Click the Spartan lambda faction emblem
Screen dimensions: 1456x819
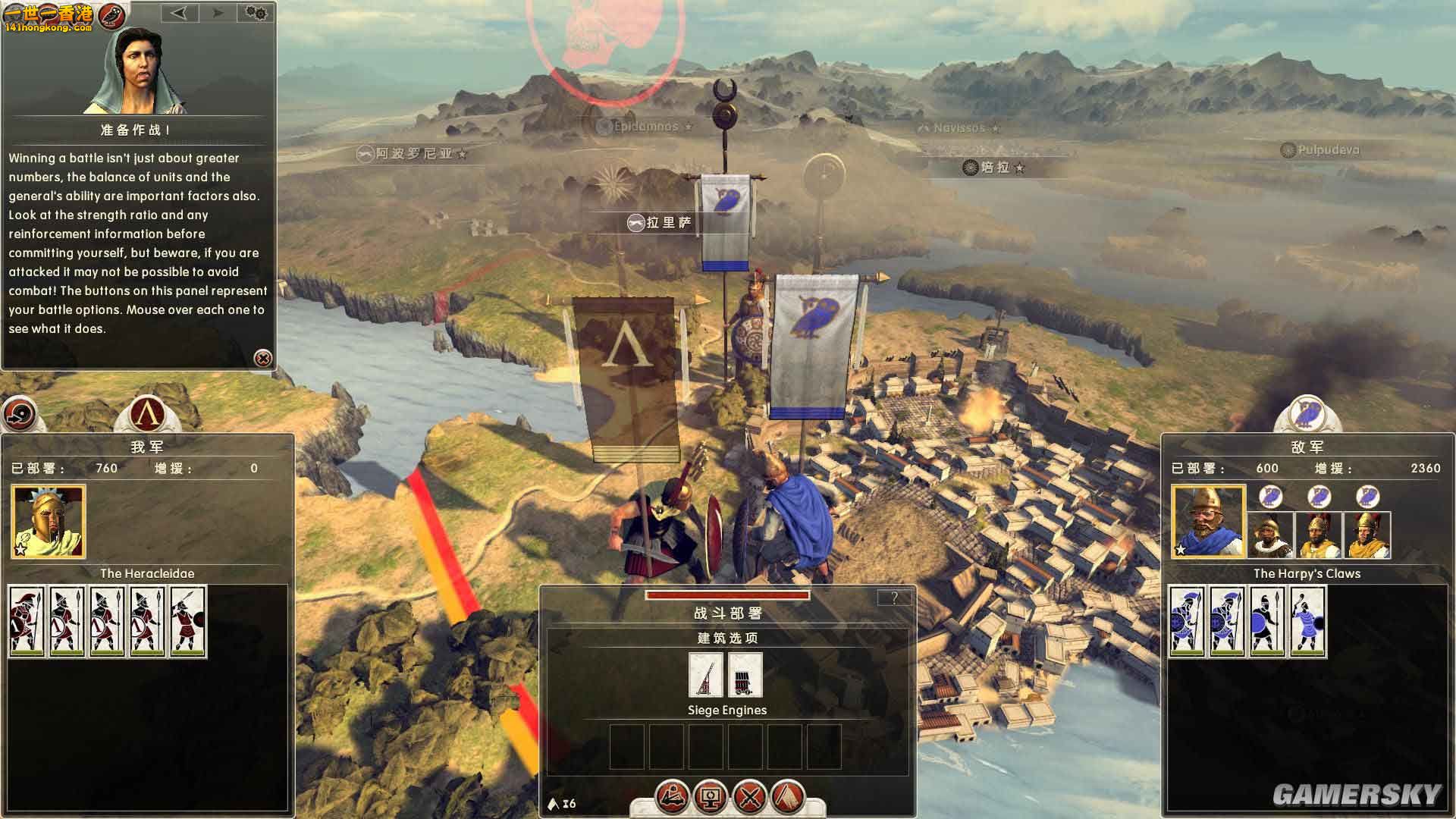tap(146, 414)
